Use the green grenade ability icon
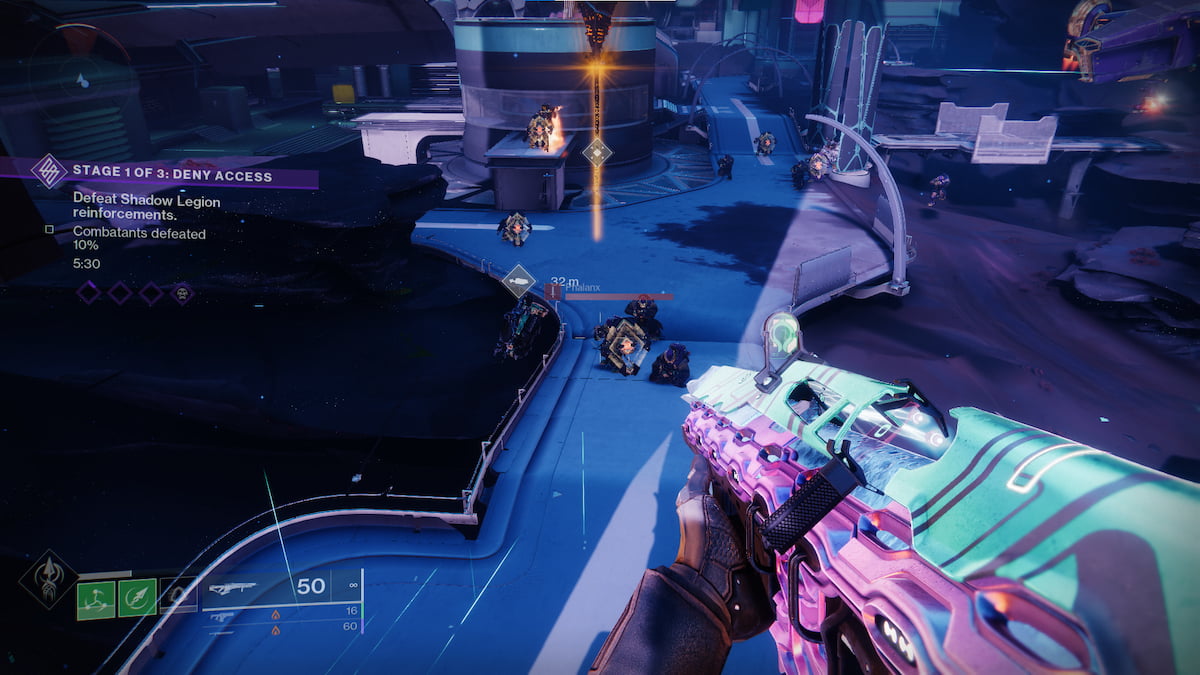The width and height of the screenshot is (1200, 675). click(x=96, y=598)
